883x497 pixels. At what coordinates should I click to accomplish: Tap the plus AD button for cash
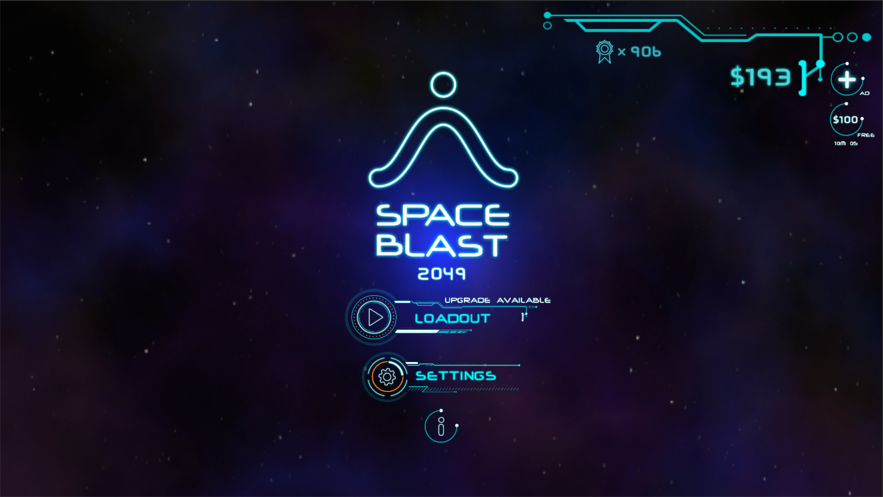pyautogui.click(x=846, y=79)
